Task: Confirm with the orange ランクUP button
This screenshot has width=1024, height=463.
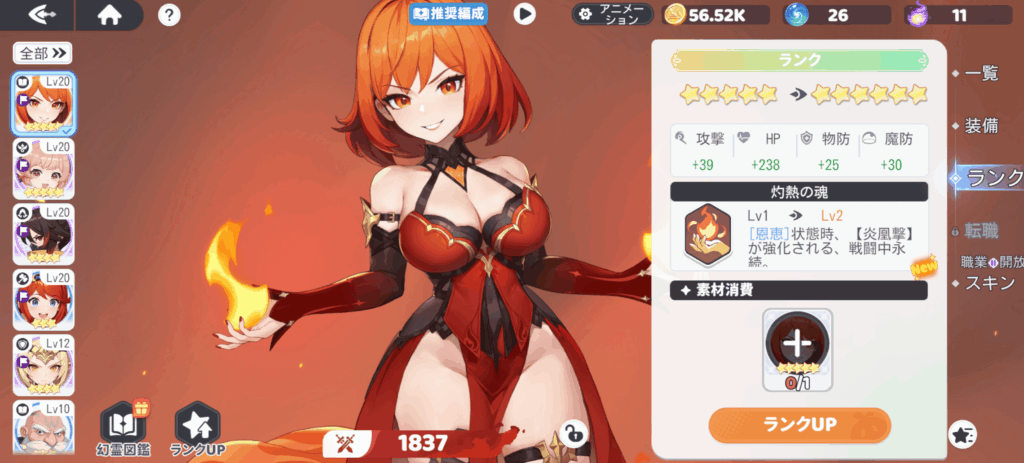Action: [x=799, y=424]
